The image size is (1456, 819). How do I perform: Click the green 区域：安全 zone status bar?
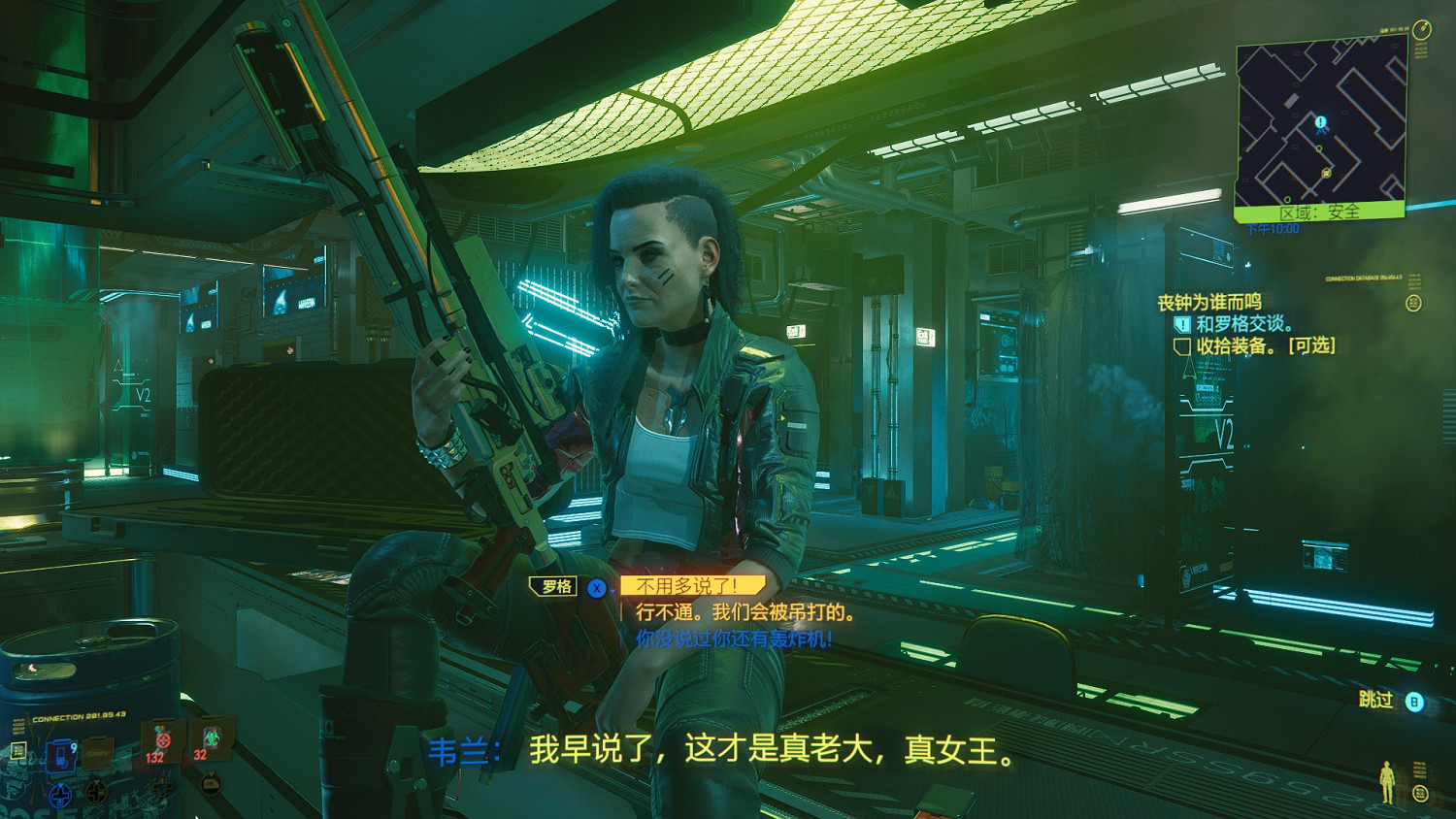pyautogui.click(x=1320, y=212)
